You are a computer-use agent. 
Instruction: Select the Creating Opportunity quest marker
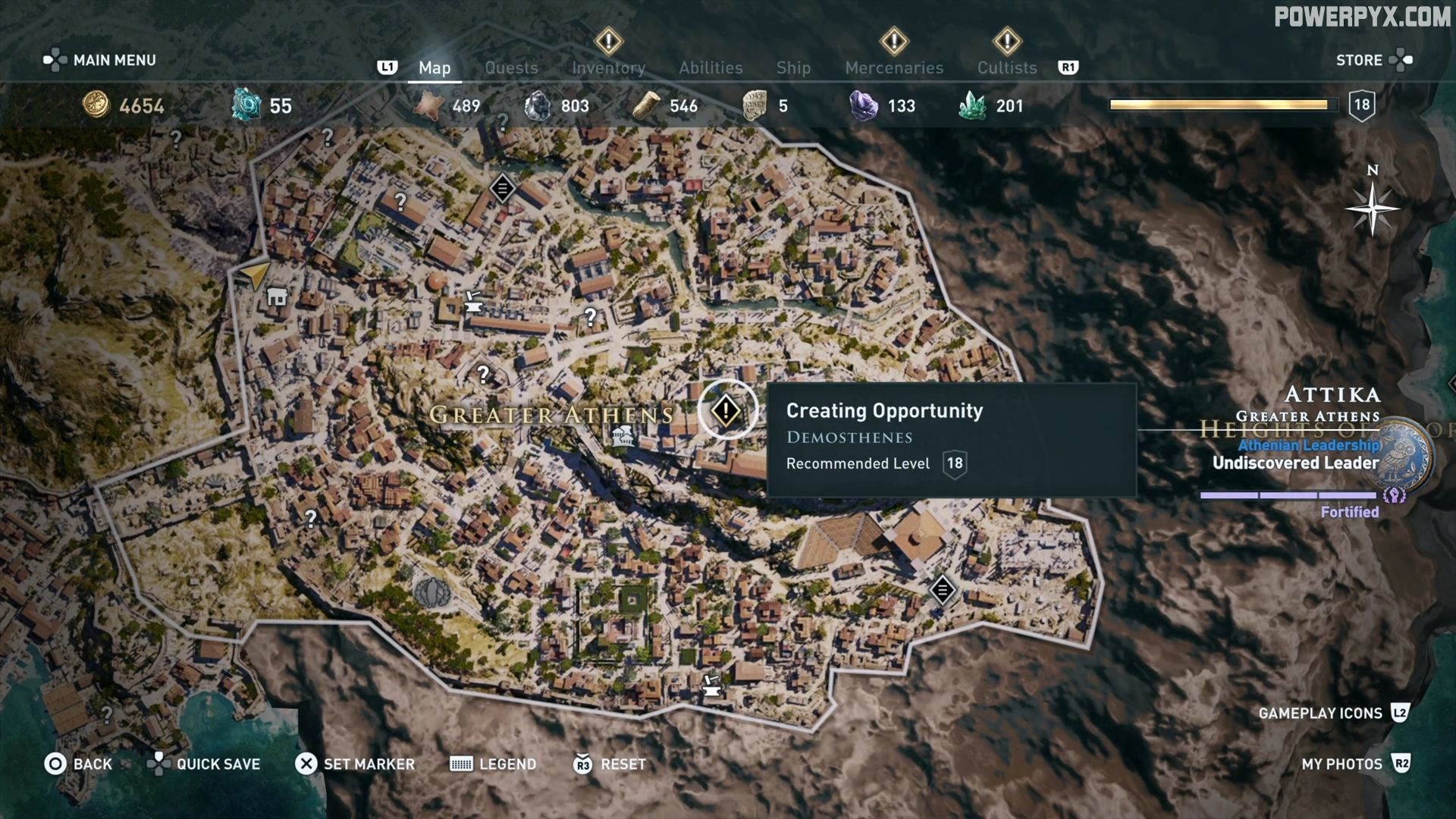[726, 409]
